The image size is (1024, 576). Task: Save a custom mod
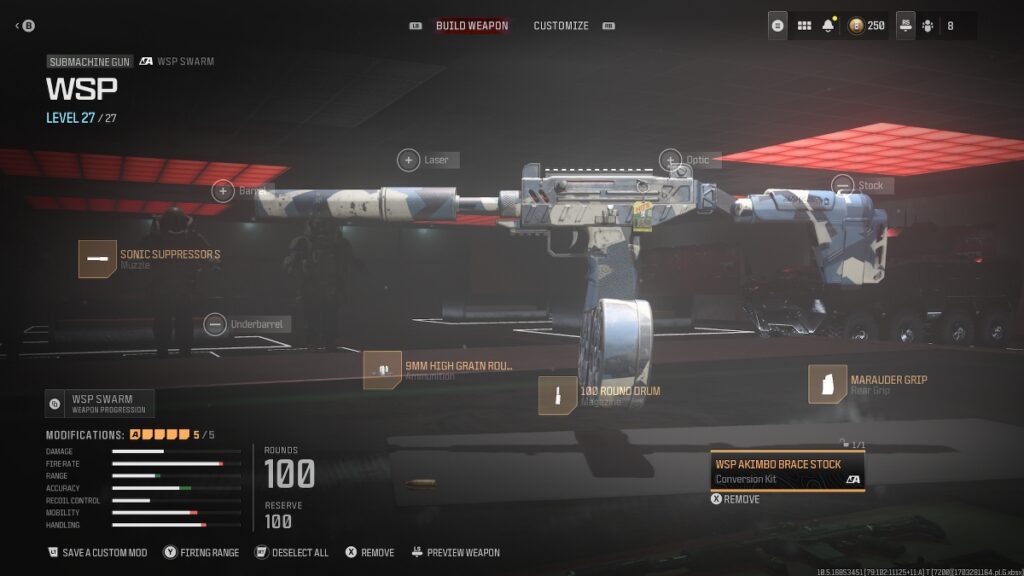click(98, 552)
